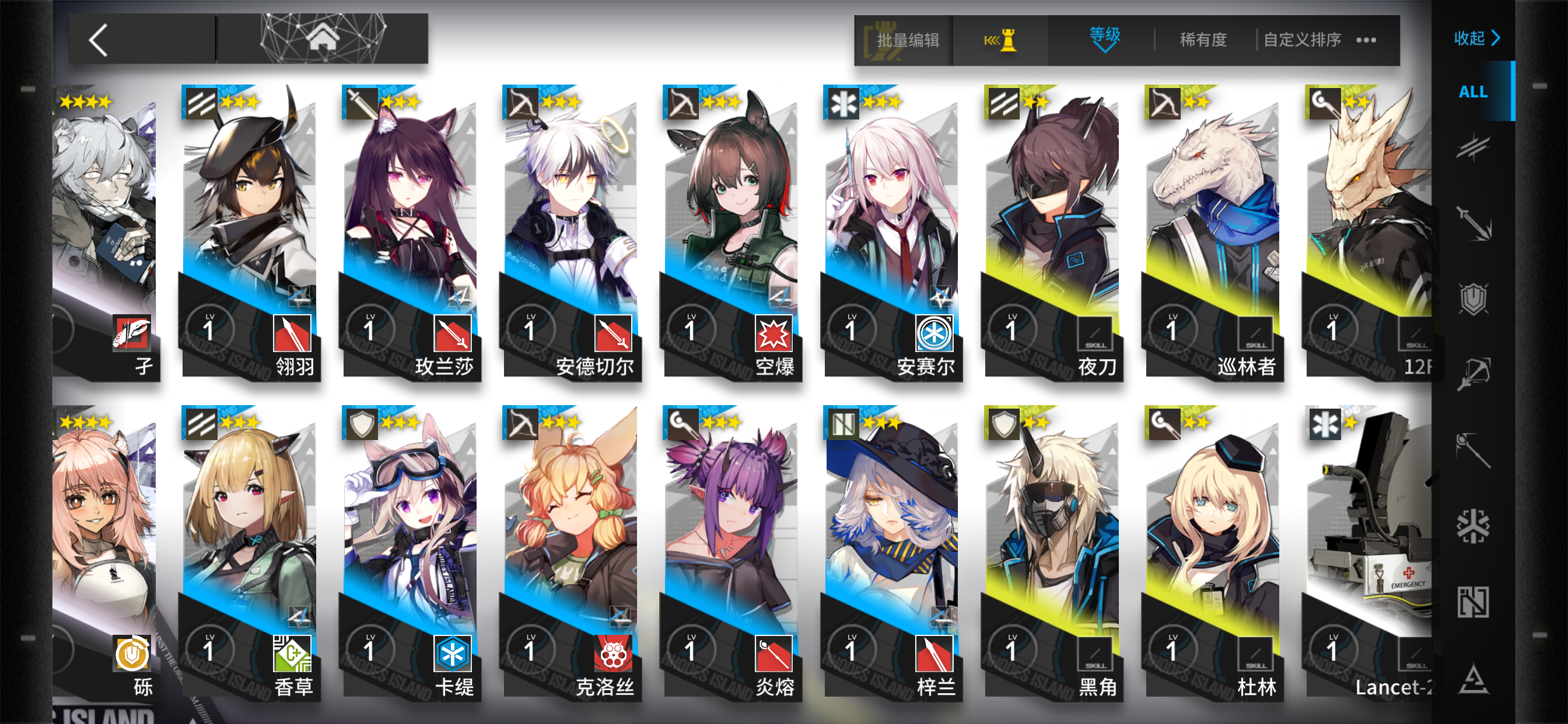Viewport: 1568px width, 724px height.
Task: Open the ellipsis more-options menu
Action: [1367, 39]
